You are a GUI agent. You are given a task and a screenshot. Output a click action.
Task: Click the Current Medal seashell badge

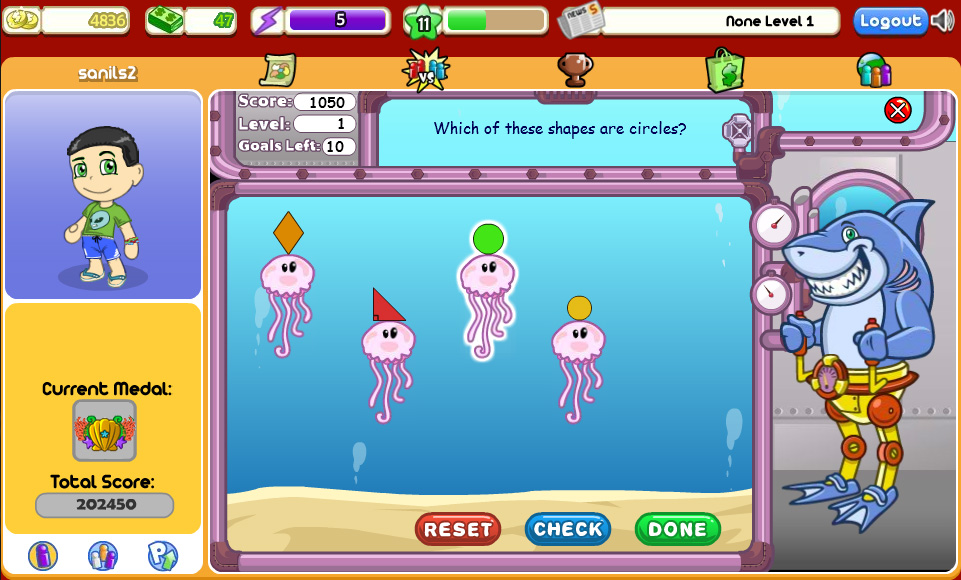104,431
